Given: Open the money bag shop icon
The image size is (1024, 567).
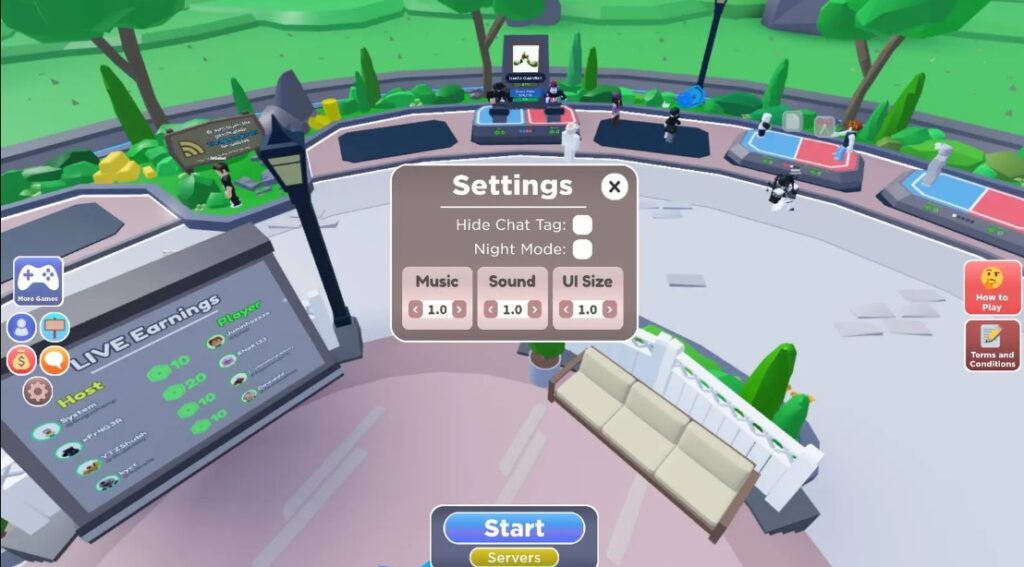Looking at the screenshot, I should (21, 360).
